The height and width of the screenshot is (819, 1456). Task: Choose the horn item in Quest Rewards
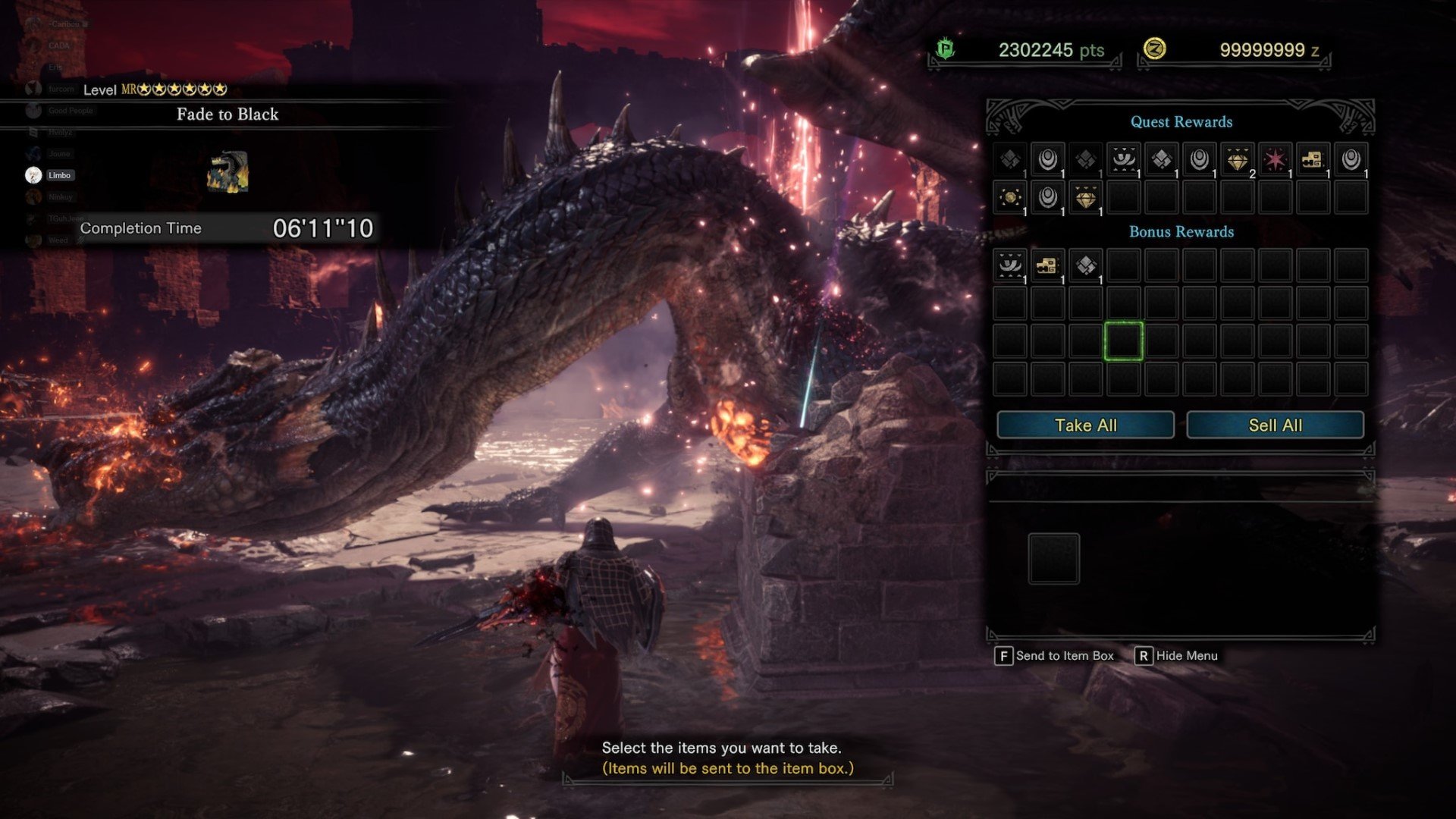(1123, 160)
